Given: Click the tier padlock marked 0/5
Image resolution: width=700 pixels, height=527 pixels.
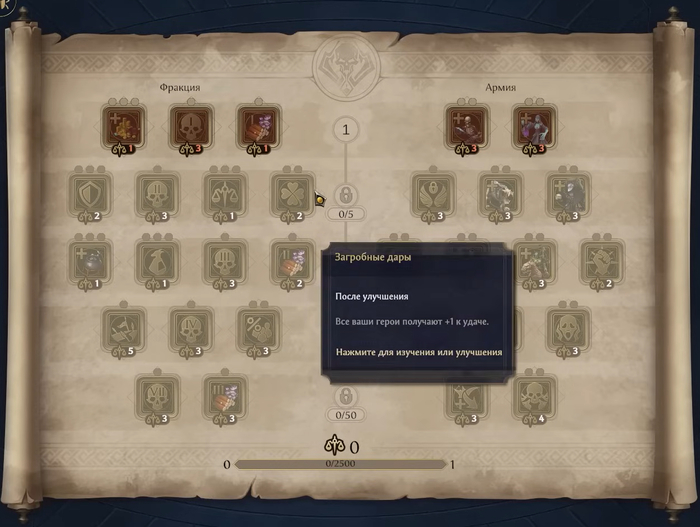Looking at the screenshot, I should pyautogui.click(x=345, y=194).
